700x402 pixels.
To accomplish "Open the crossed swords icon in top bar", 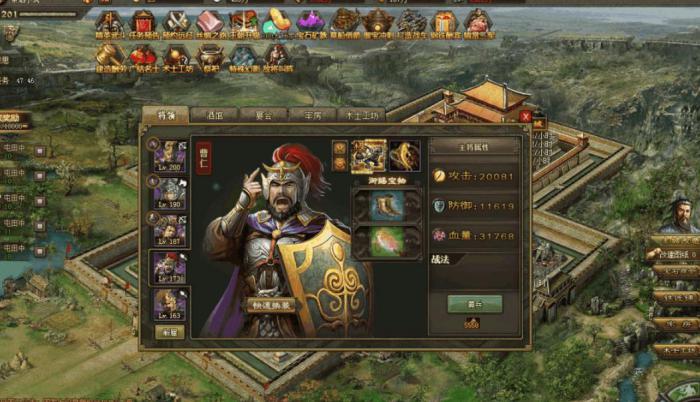I will [x=177, y=21].
